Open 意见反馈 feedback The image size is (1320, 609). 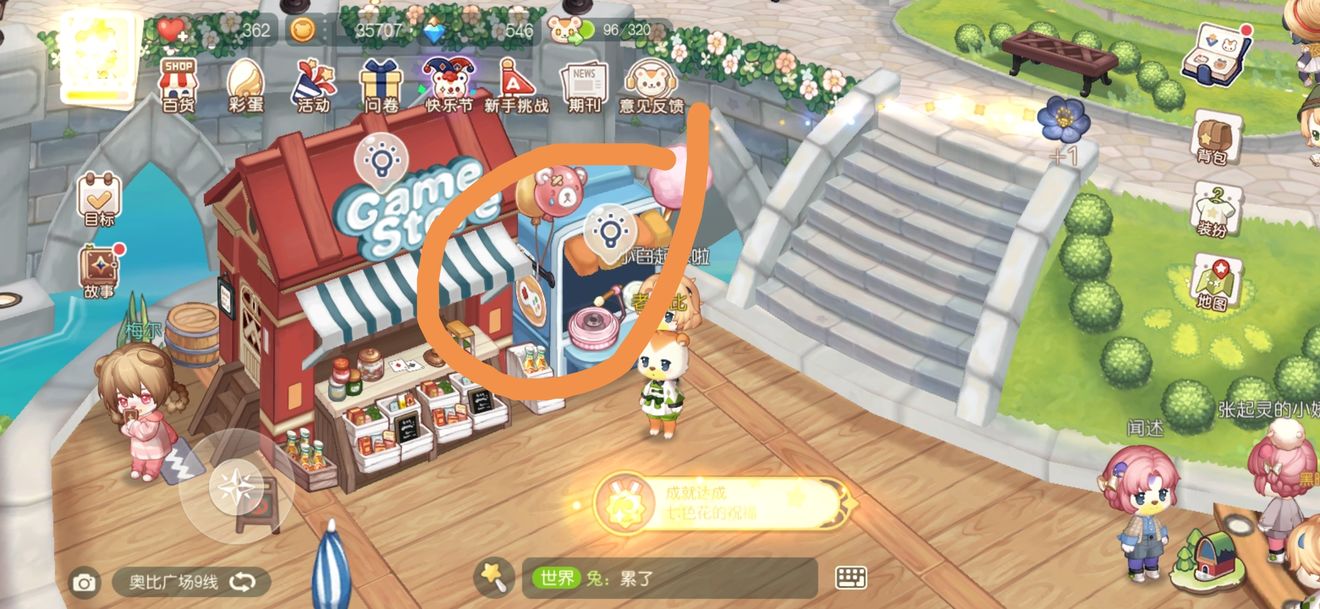[651, 84]
